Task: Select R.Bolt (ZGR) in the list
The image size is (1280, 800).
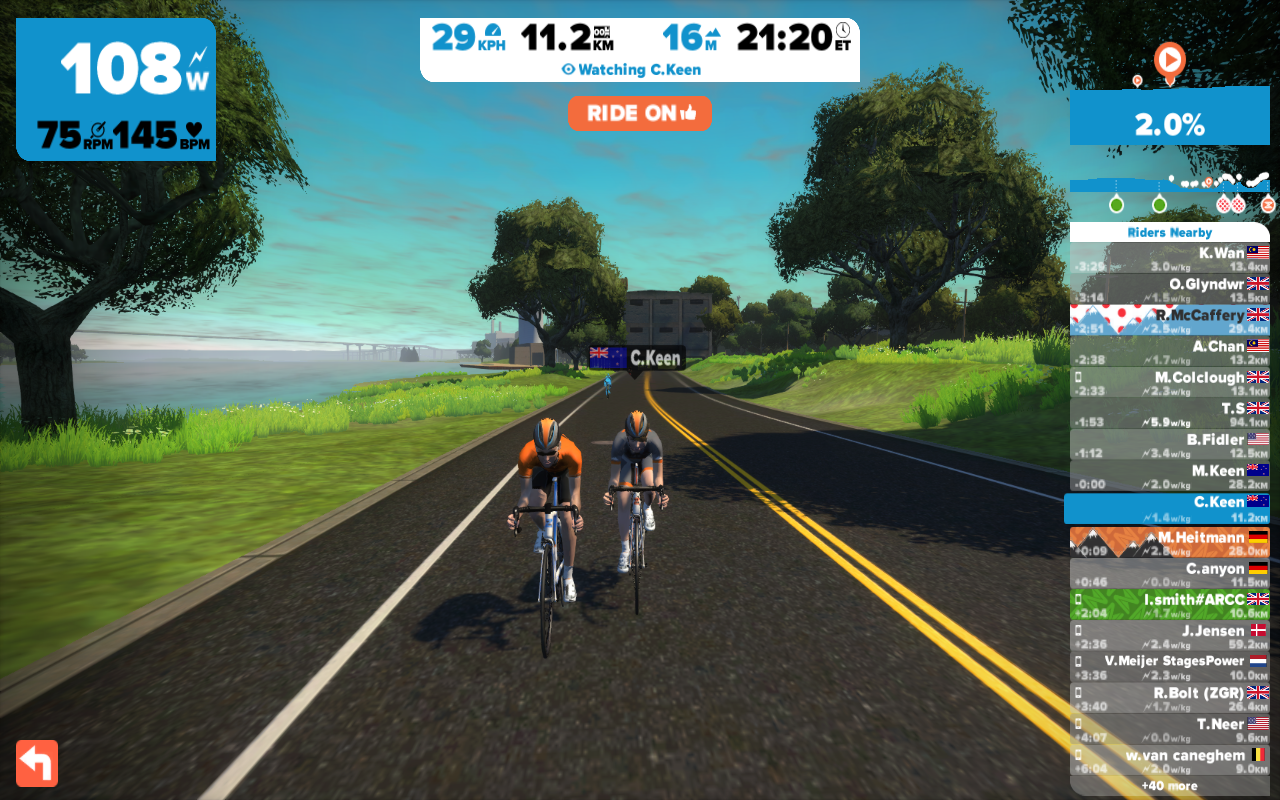Action: click(1169, 698)
